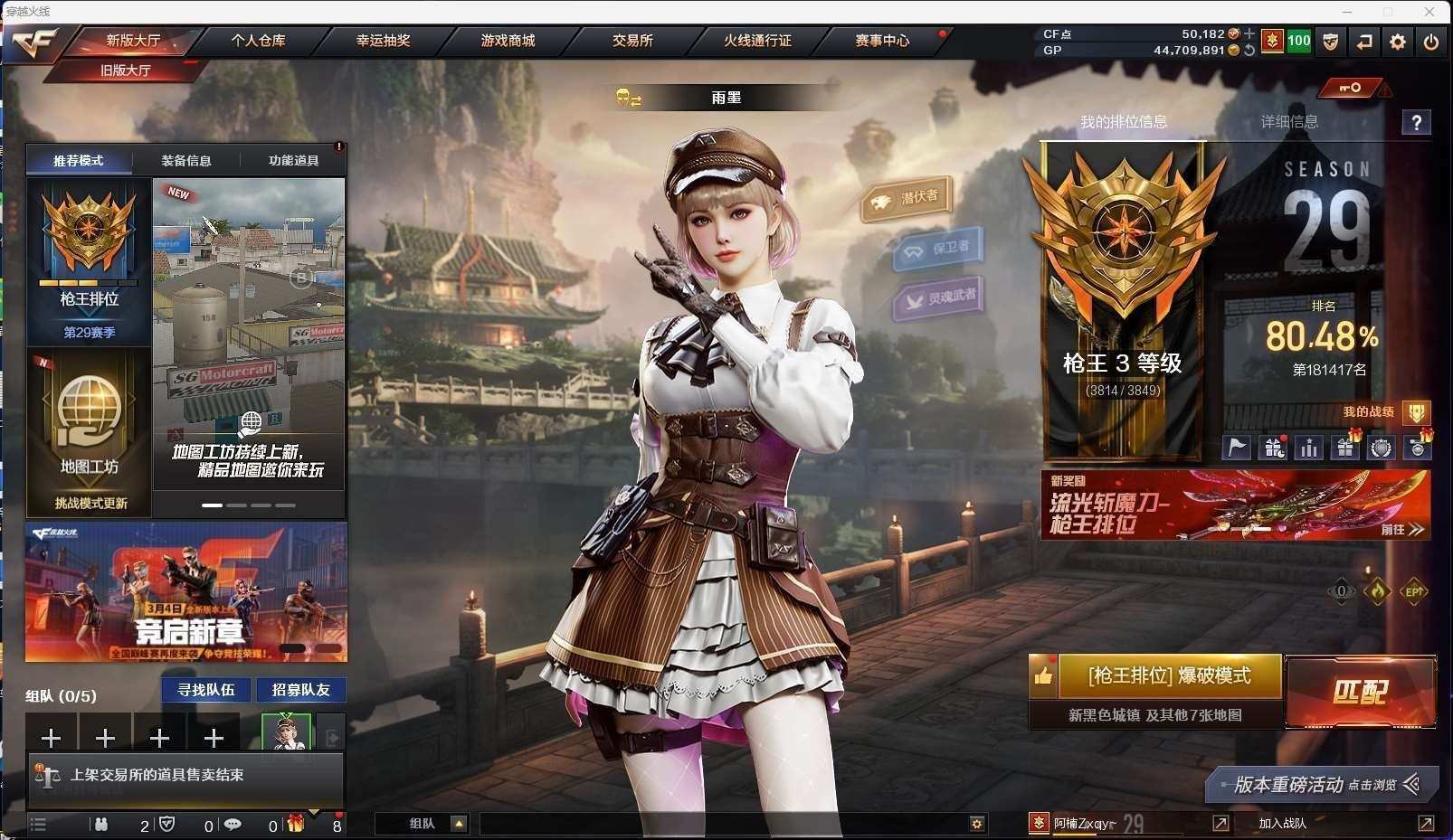Open the 版本重磅活动 event banner
This screenshot has height=840, width=1453.
[1321, 785]
